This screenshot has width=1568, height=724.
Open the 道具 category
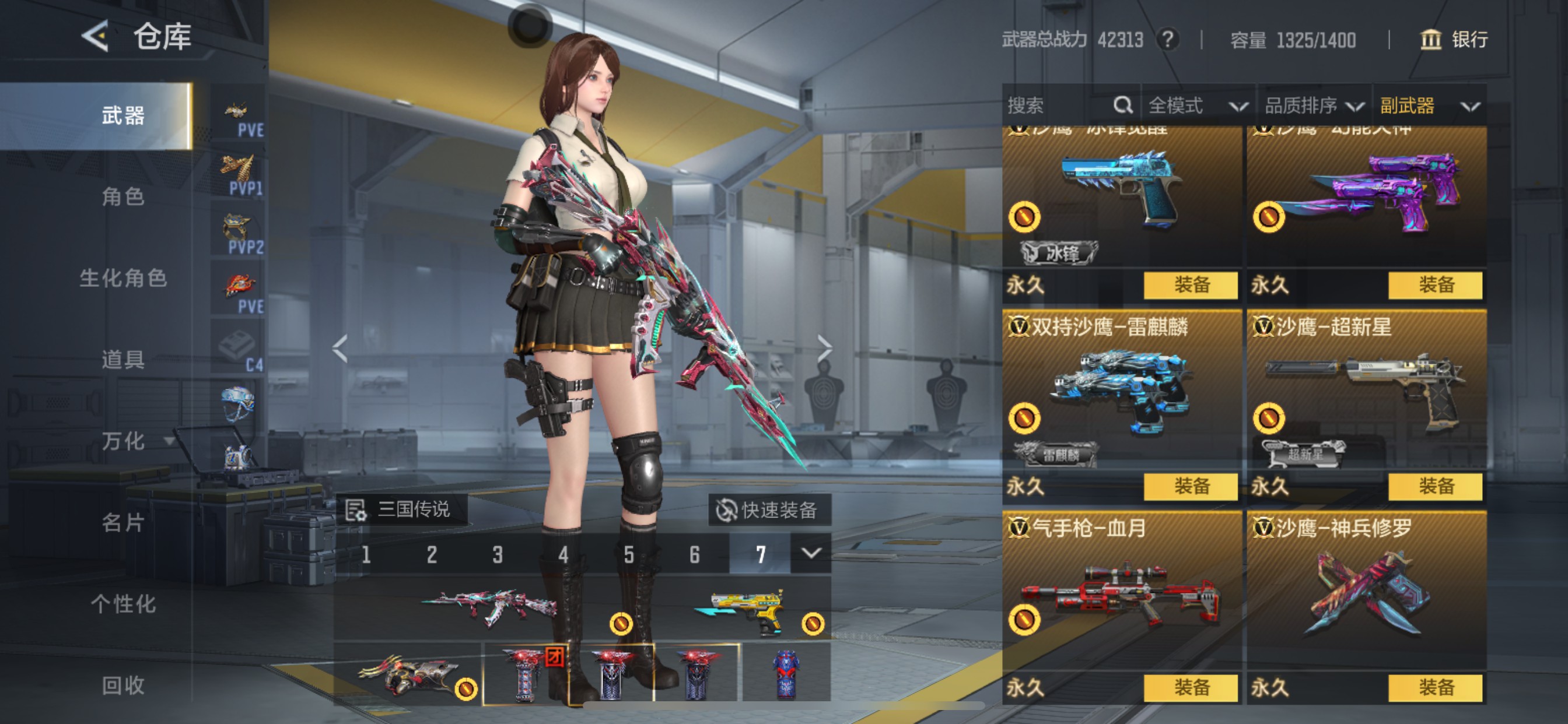pyautogui.click(x=123, y=360)
